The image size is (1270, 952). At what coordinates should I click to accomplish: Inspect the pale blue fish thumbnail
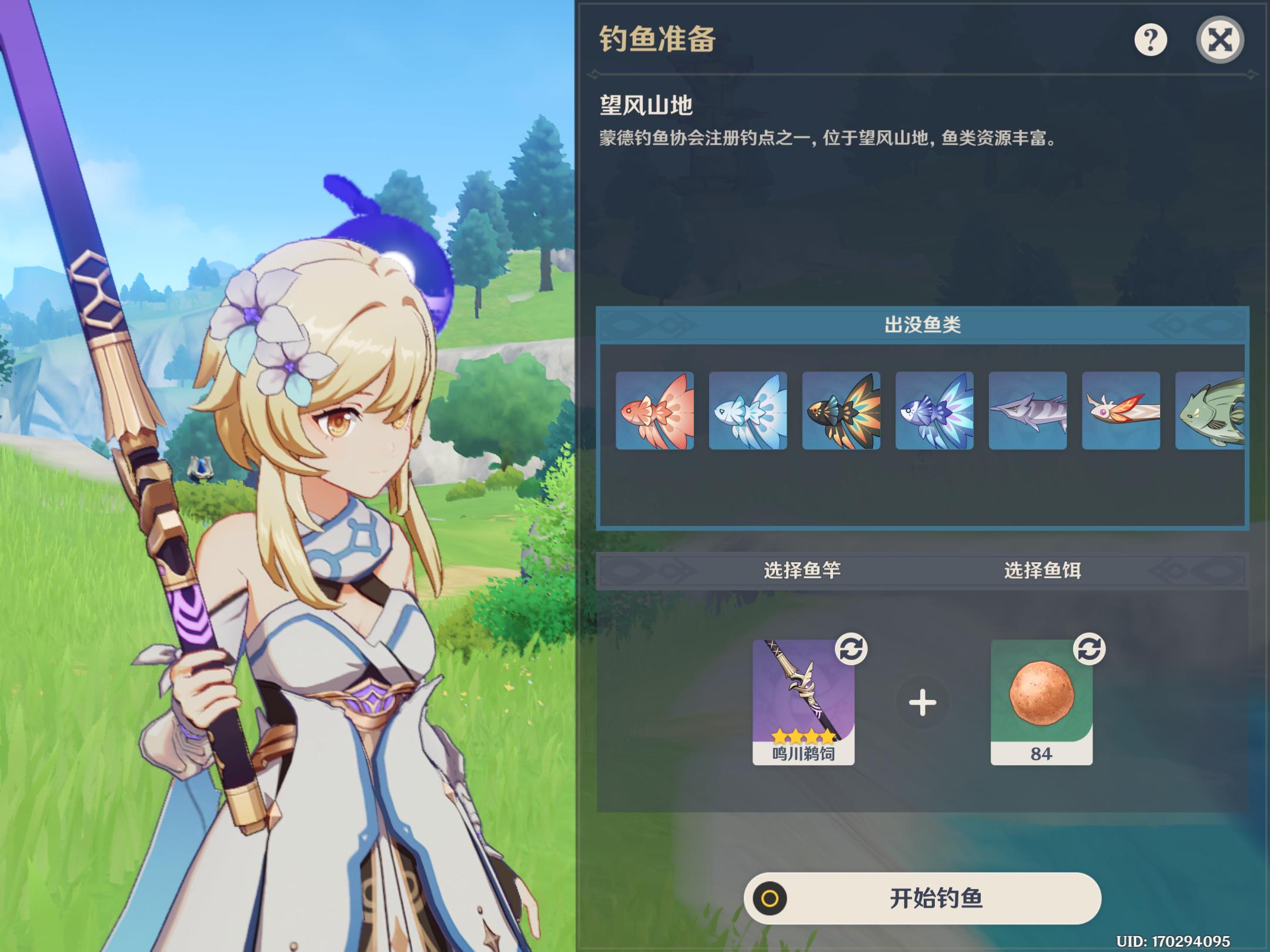pos(748,411)
